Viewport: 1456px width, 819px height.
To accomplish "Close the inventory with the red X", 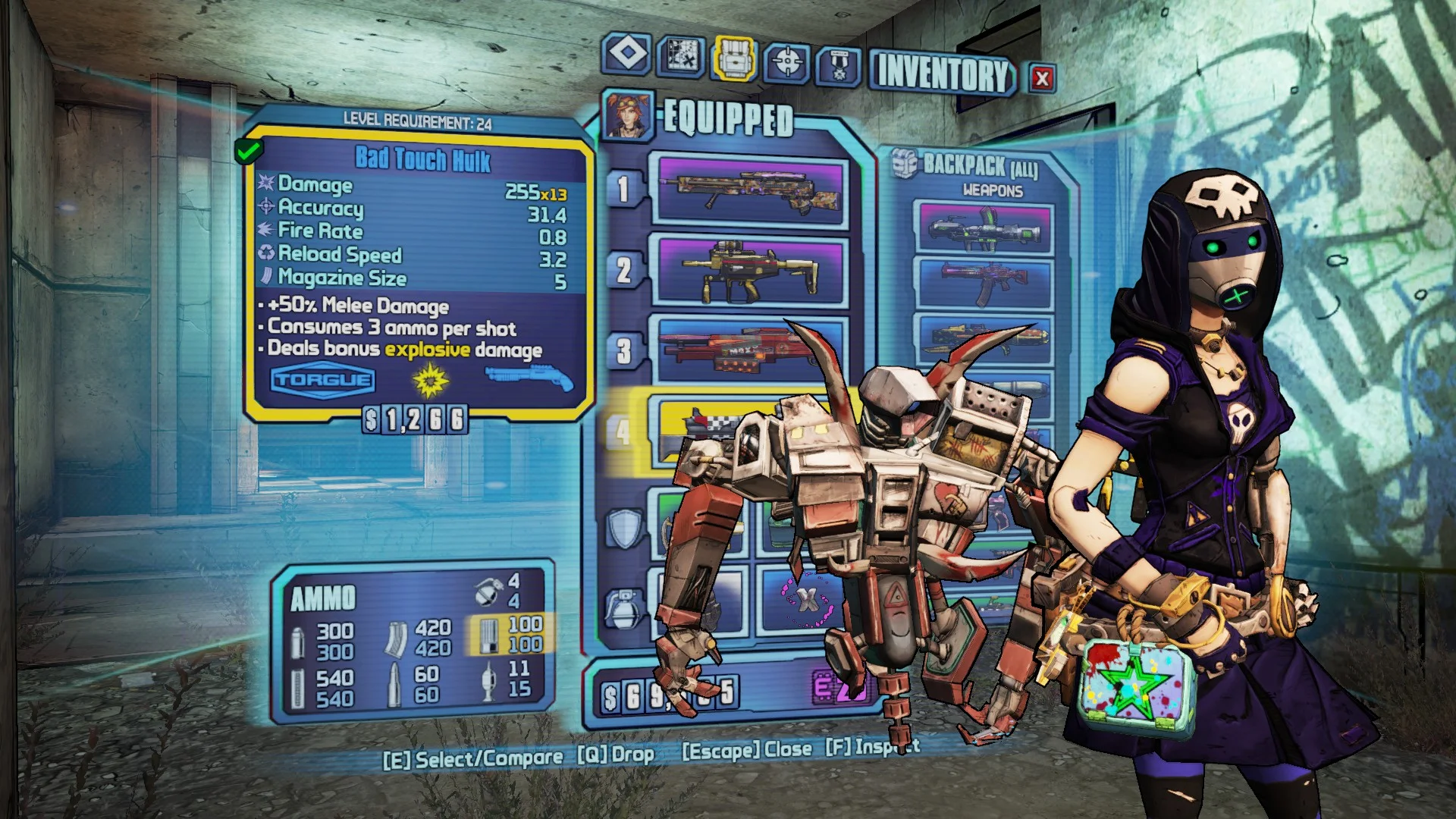I will click(x=1042, y=78).
